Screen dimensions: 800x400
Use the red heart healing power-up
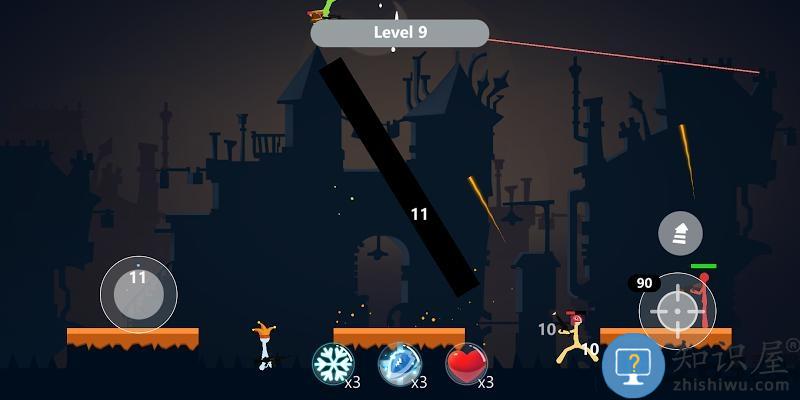(x=465, y=364)
